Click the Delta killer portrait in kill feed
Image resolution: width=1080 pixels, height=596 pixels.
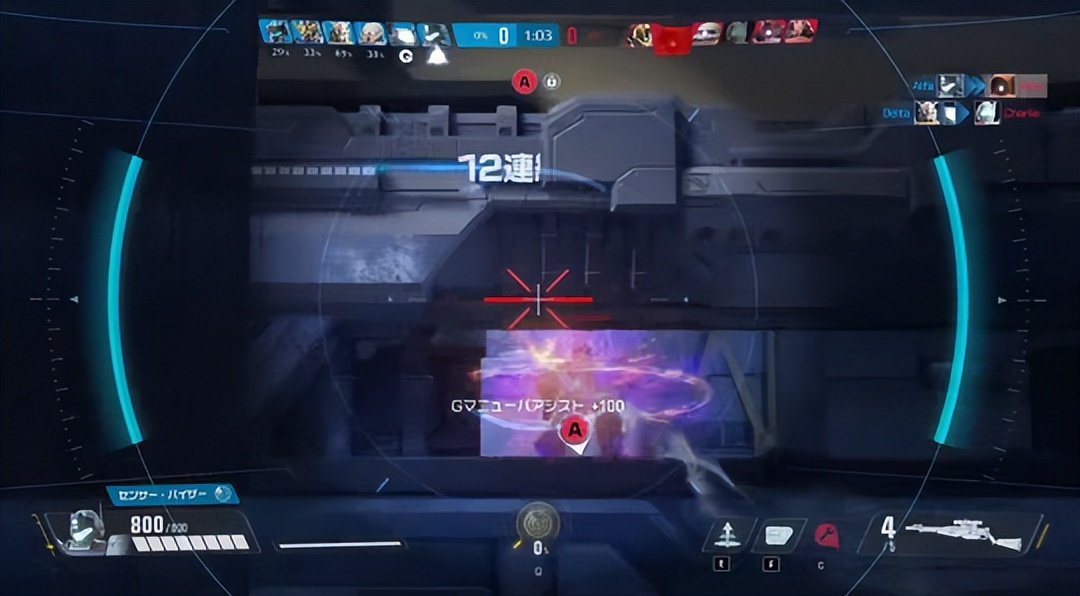(927, 113)
